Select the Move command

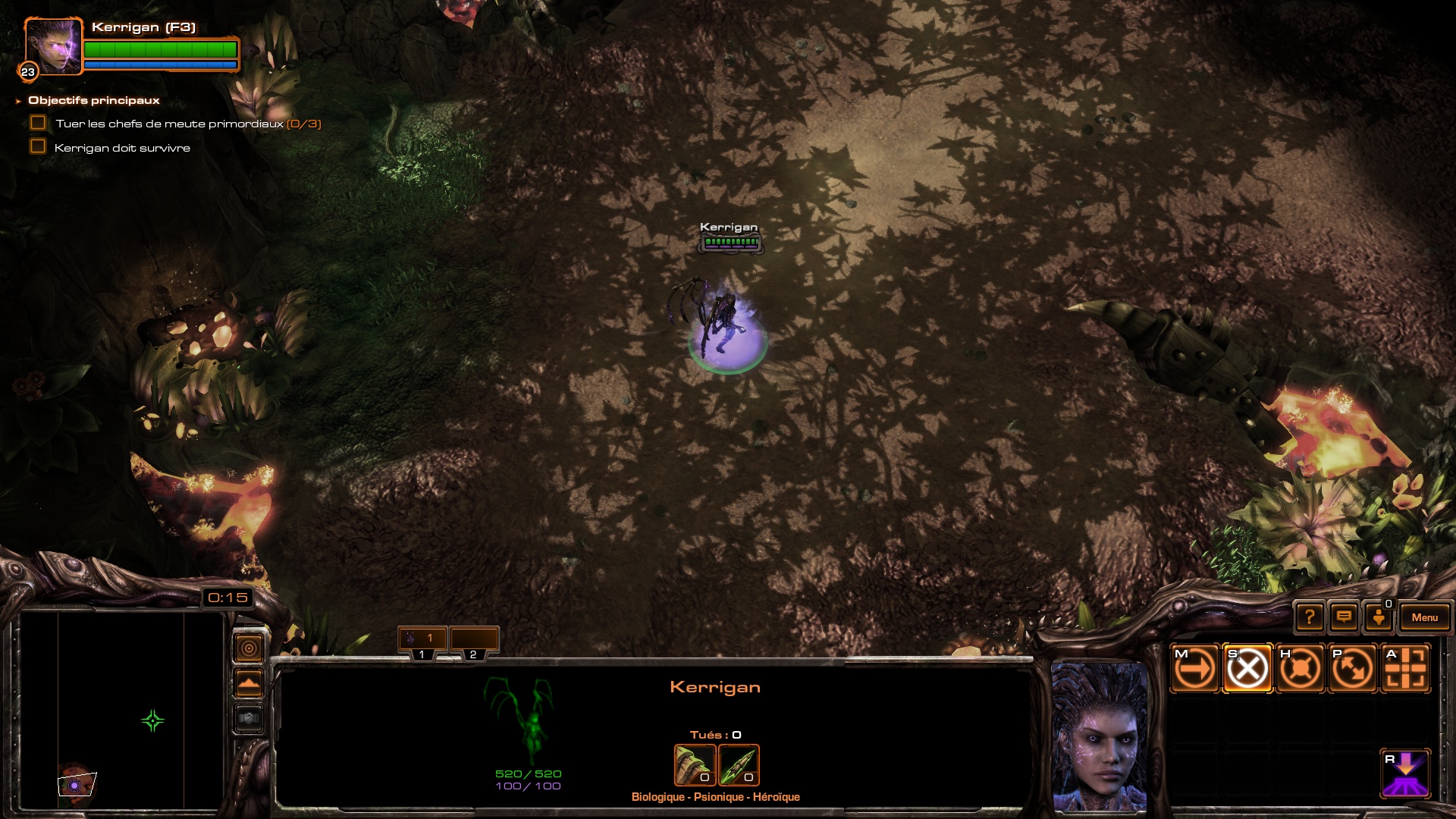pyautogui.click(x=1195, y=669)
